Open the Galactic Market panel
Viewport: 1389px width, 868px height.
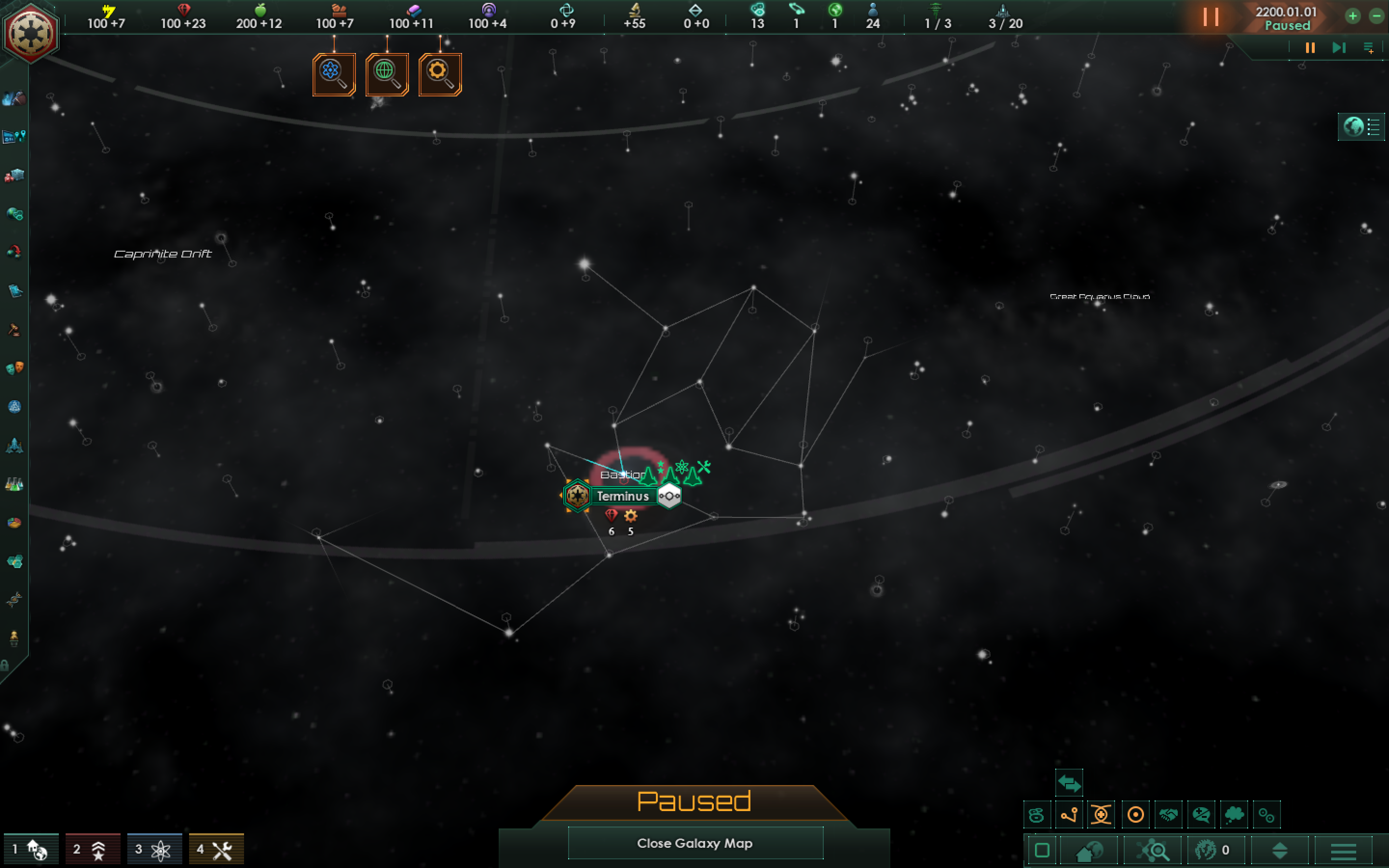pos(14,175)
